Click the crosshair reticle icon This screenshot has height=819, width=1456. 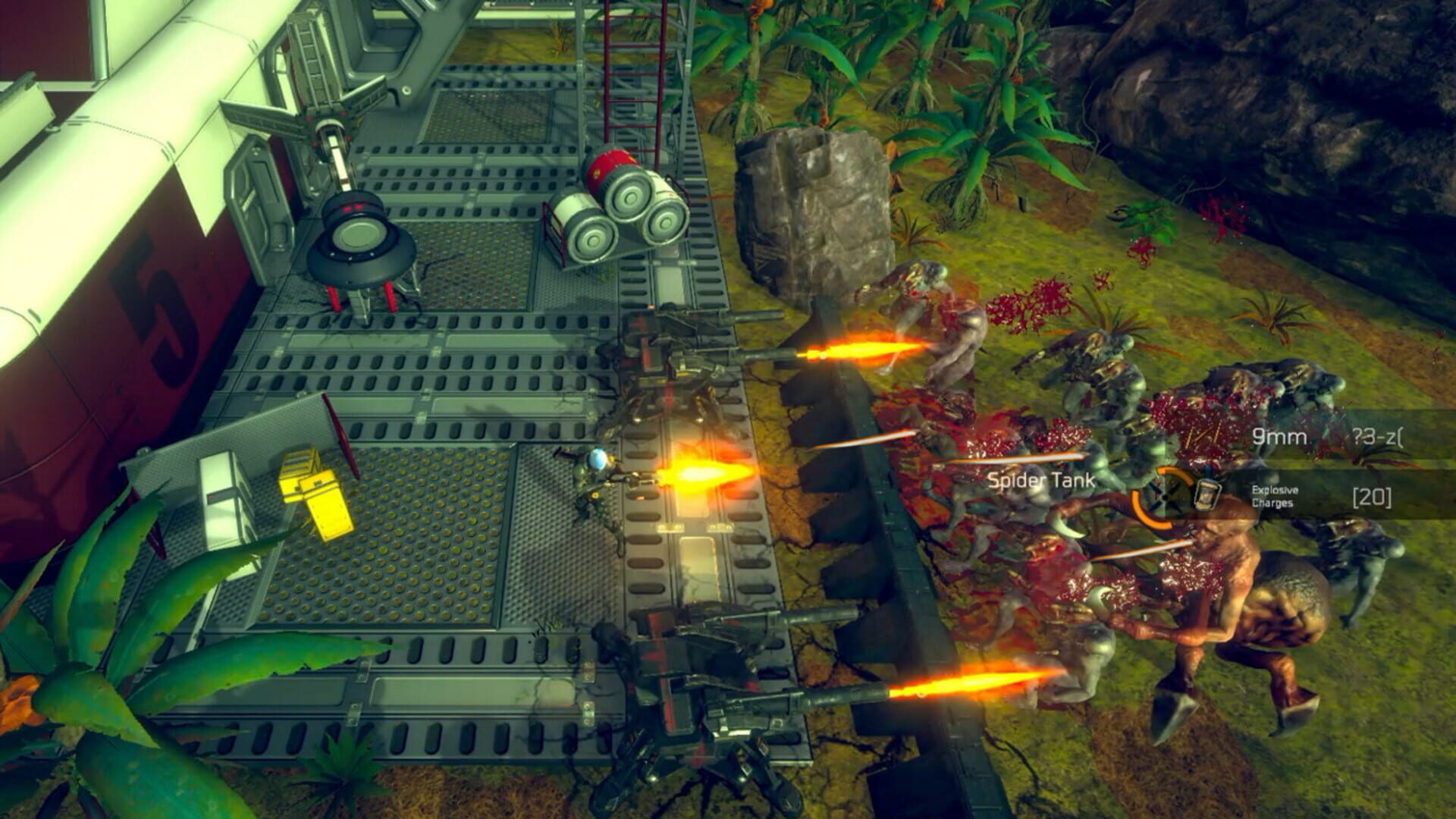pos(1164,497)
